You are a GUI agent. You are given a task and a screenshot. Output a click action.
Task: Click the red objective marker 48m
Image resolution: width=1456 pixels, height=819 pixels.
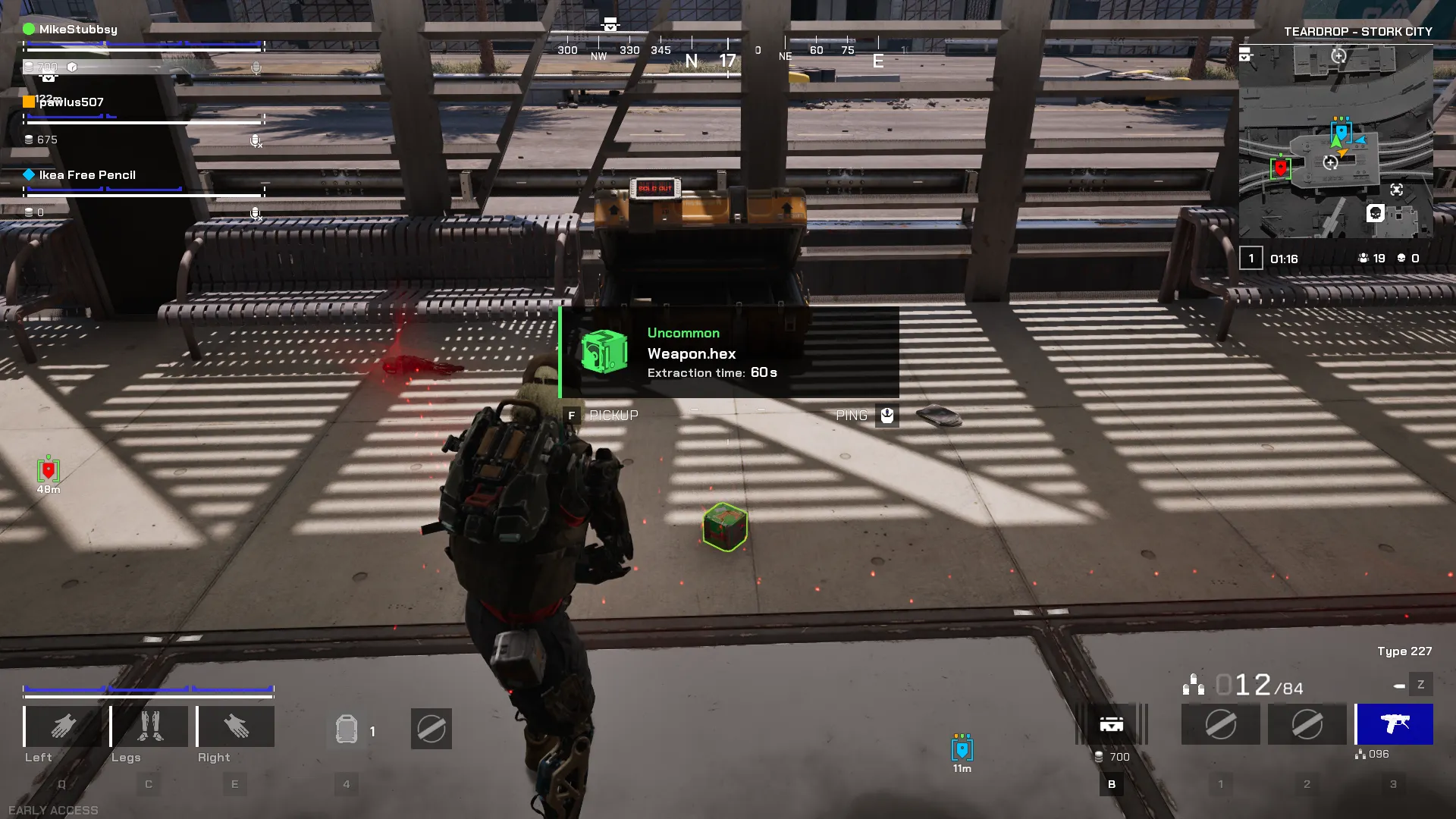(x=49, y=471)
